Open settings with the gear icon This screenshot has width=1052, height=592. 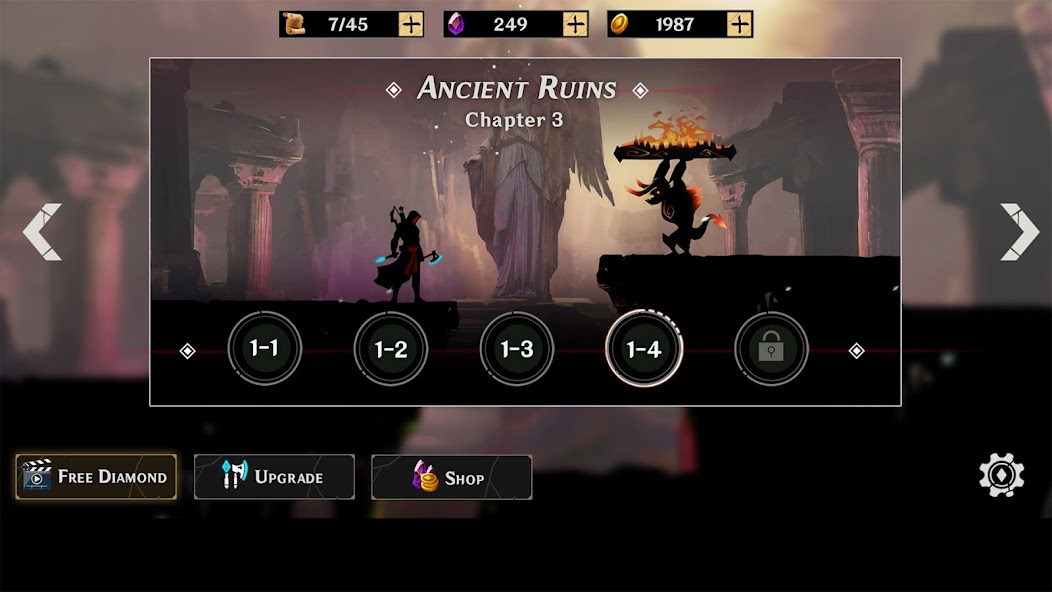pos(1001,475)
